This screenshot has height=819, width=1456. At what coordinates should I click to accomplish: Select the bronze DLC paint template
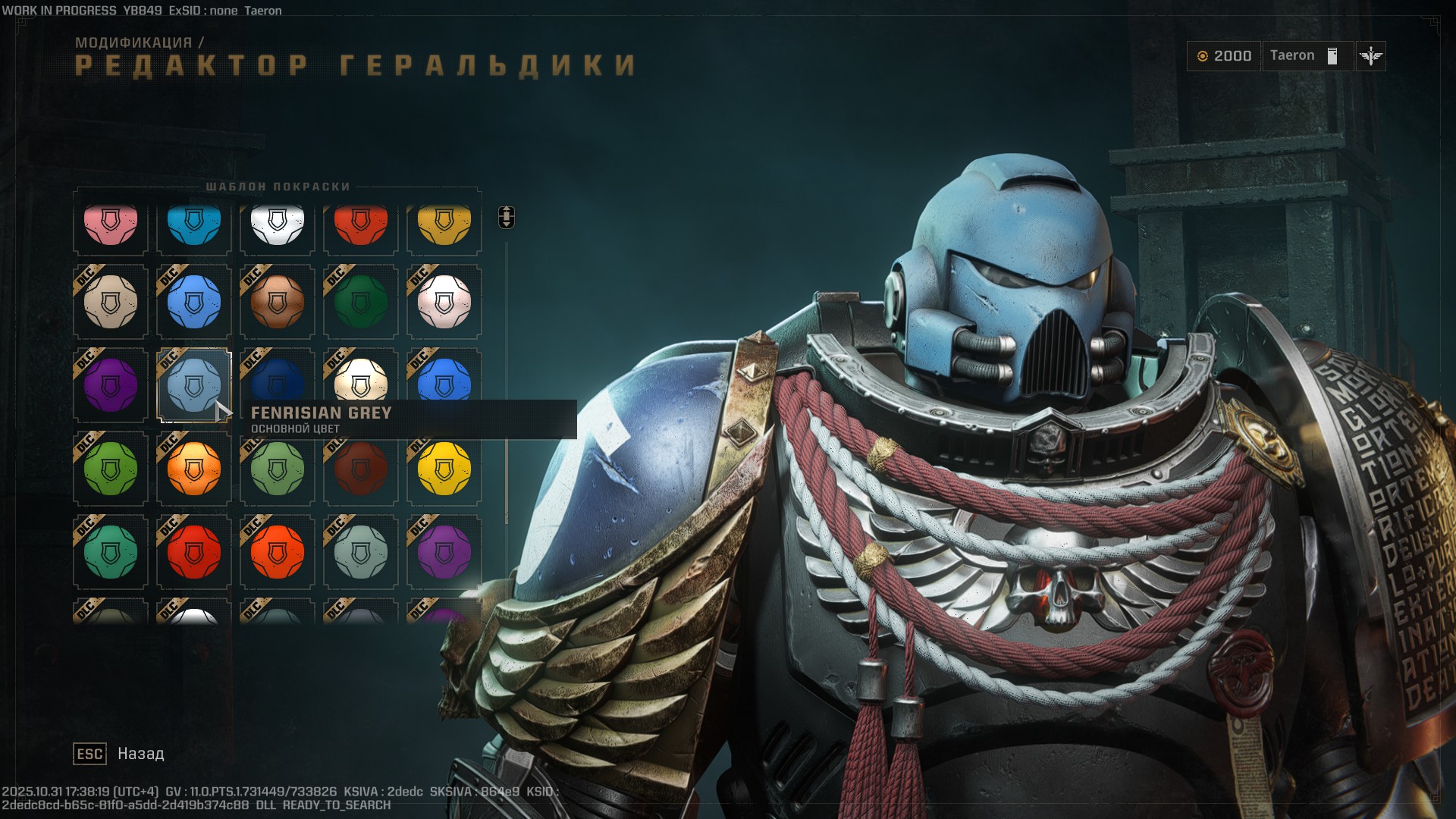[x=277, y=302]
